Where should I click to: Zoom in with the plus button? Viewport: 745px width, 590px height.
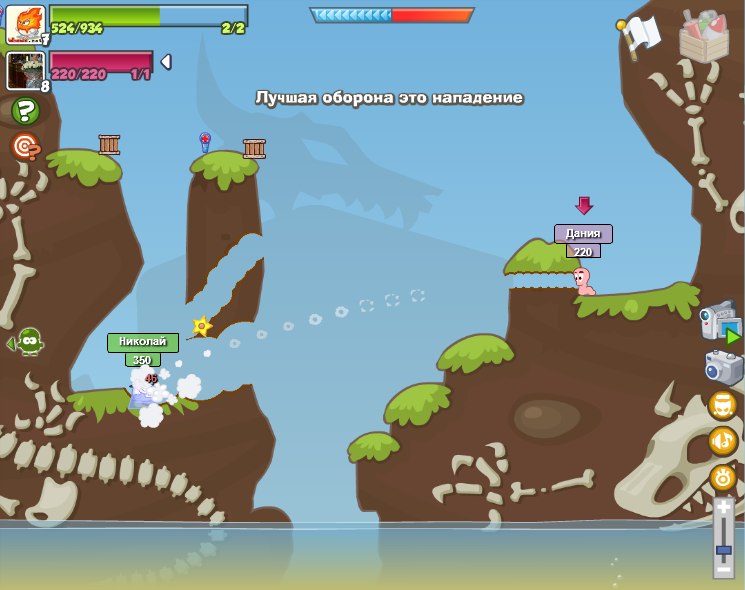coord(723,508)
